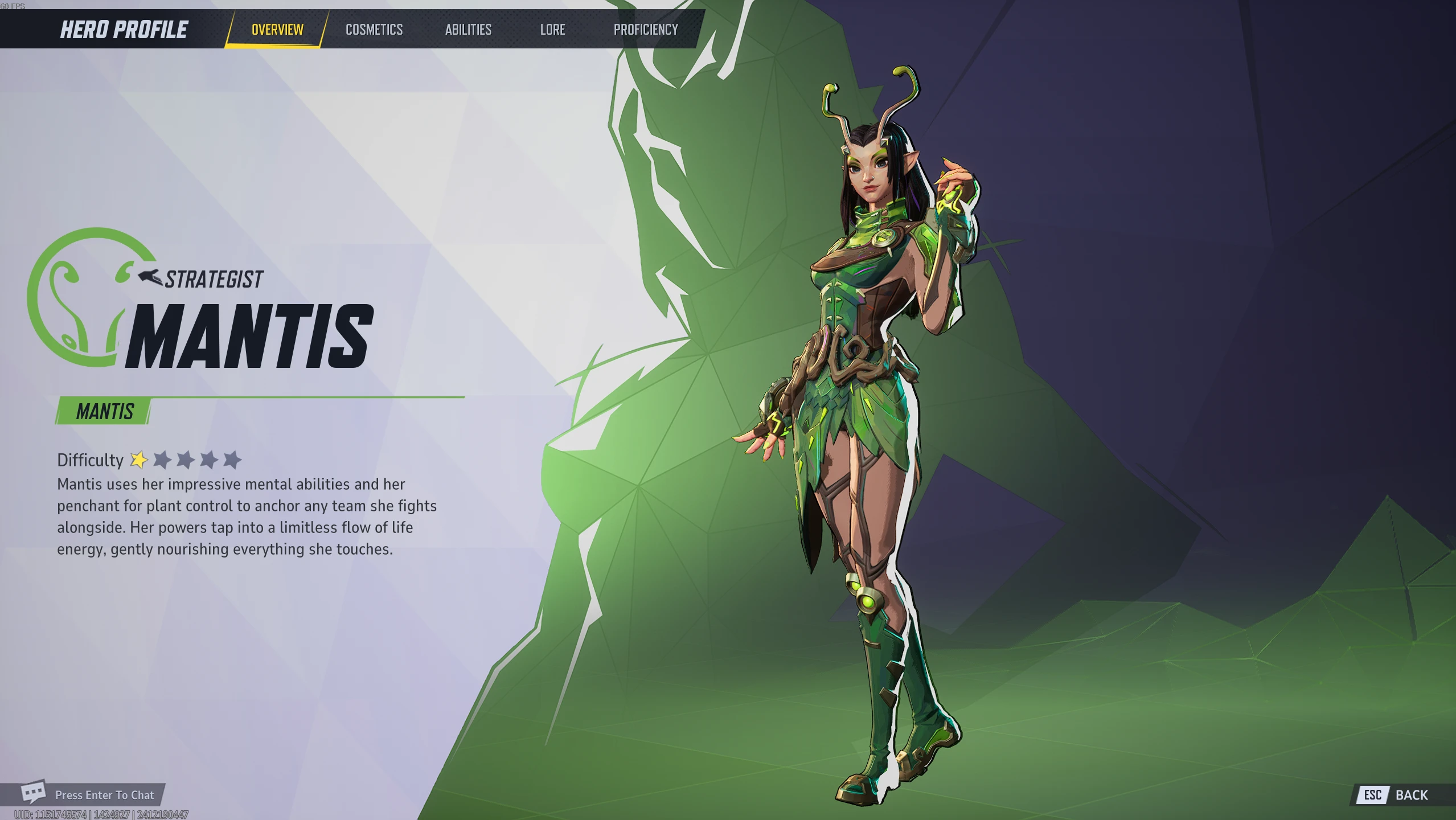Open the chat input box
The width and height of the screenshot is (1456, 820).
pos(91,794)
